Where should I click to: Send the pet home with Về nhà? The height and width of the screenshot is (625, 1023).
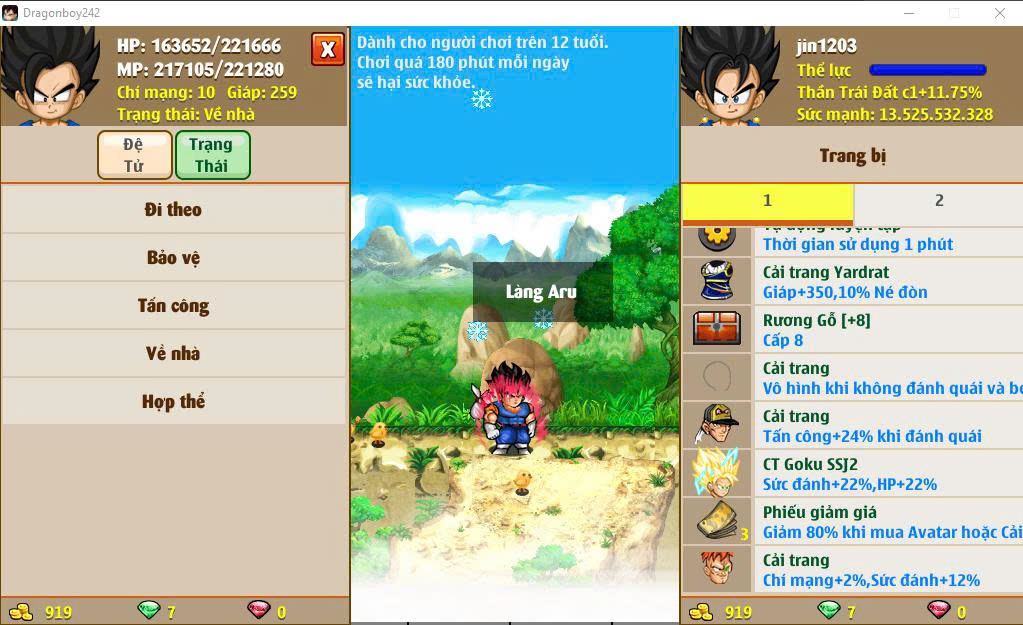[x=174, y=354]
